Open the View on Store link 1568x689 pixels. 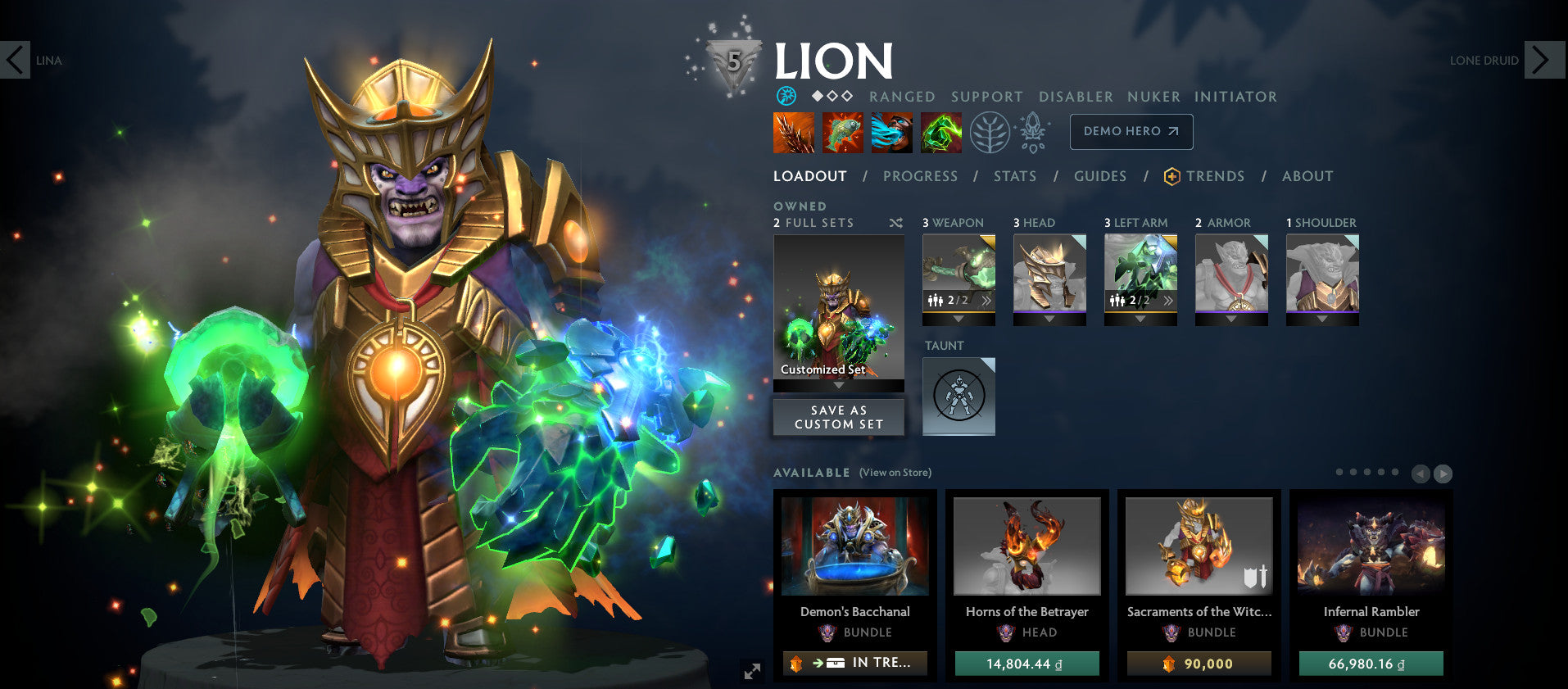pyautogui.click(x=895, y=473)
